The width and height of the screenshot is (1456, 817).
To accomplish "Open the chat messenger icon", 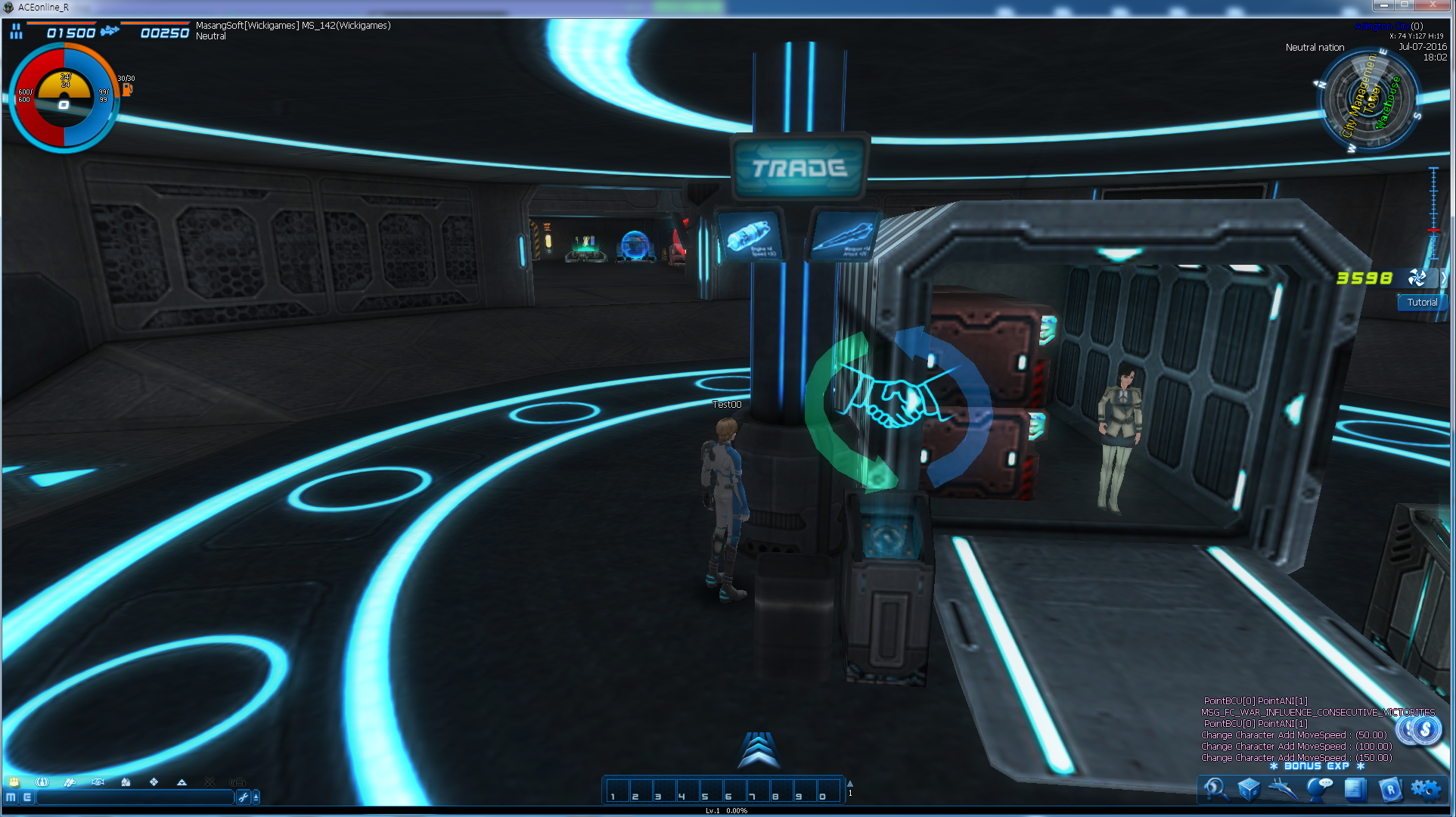I will coord(1320,789).
